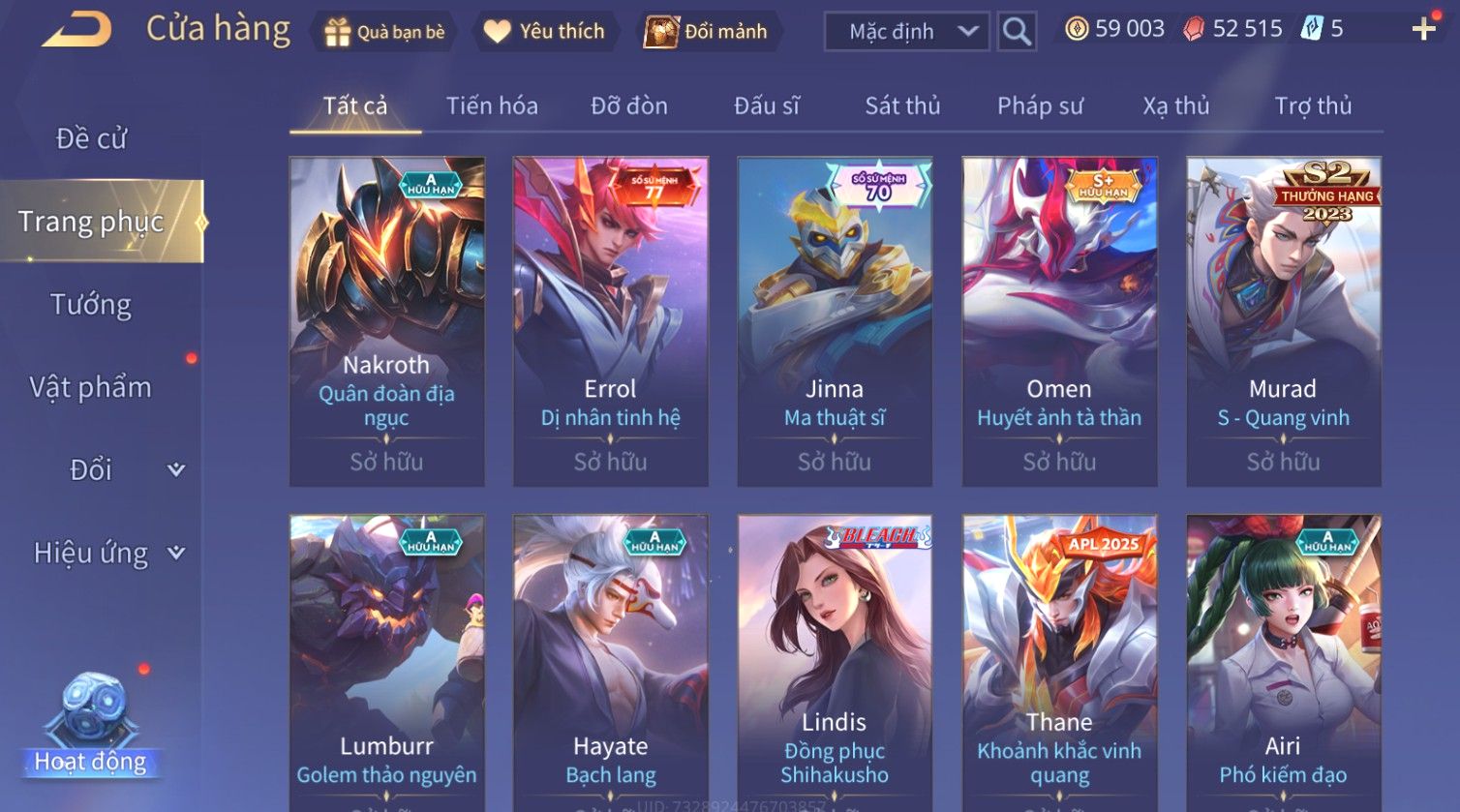Open the Vật phẩm items section
The height and width of the screenshot is (812, 1460).
91,387
